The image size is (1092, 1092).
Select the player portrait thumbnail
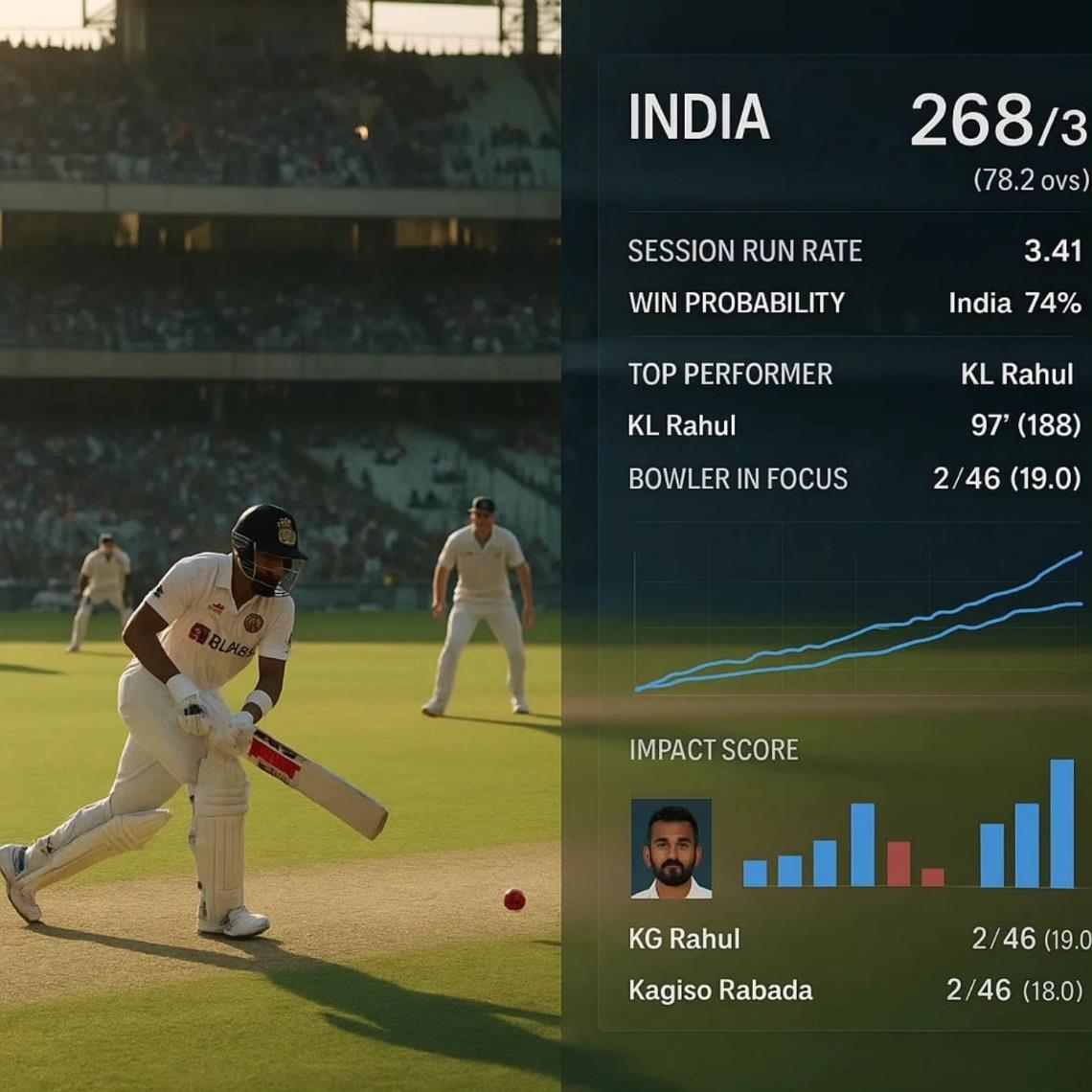coord(671,849)
